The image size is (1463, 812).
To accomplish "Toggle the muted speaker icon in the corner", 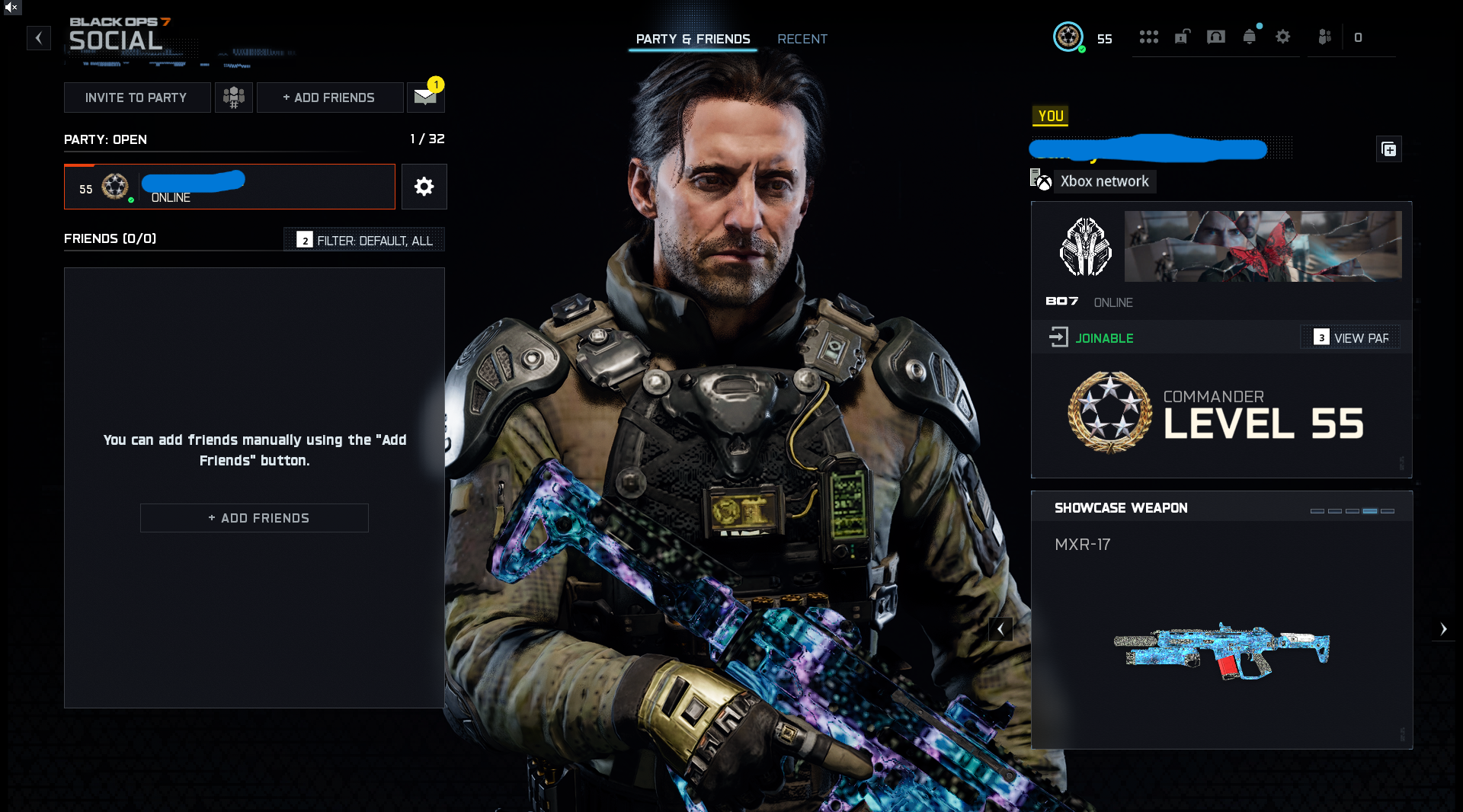I will (x=11, y=7).
